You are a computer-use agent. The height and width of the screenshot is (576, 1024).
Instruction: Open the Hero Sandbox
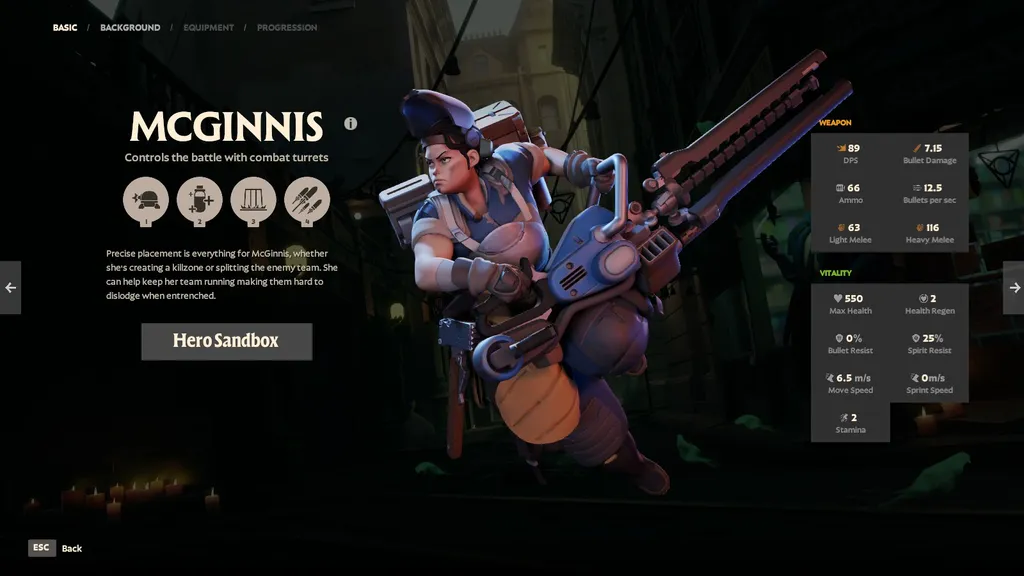point(226,341)
